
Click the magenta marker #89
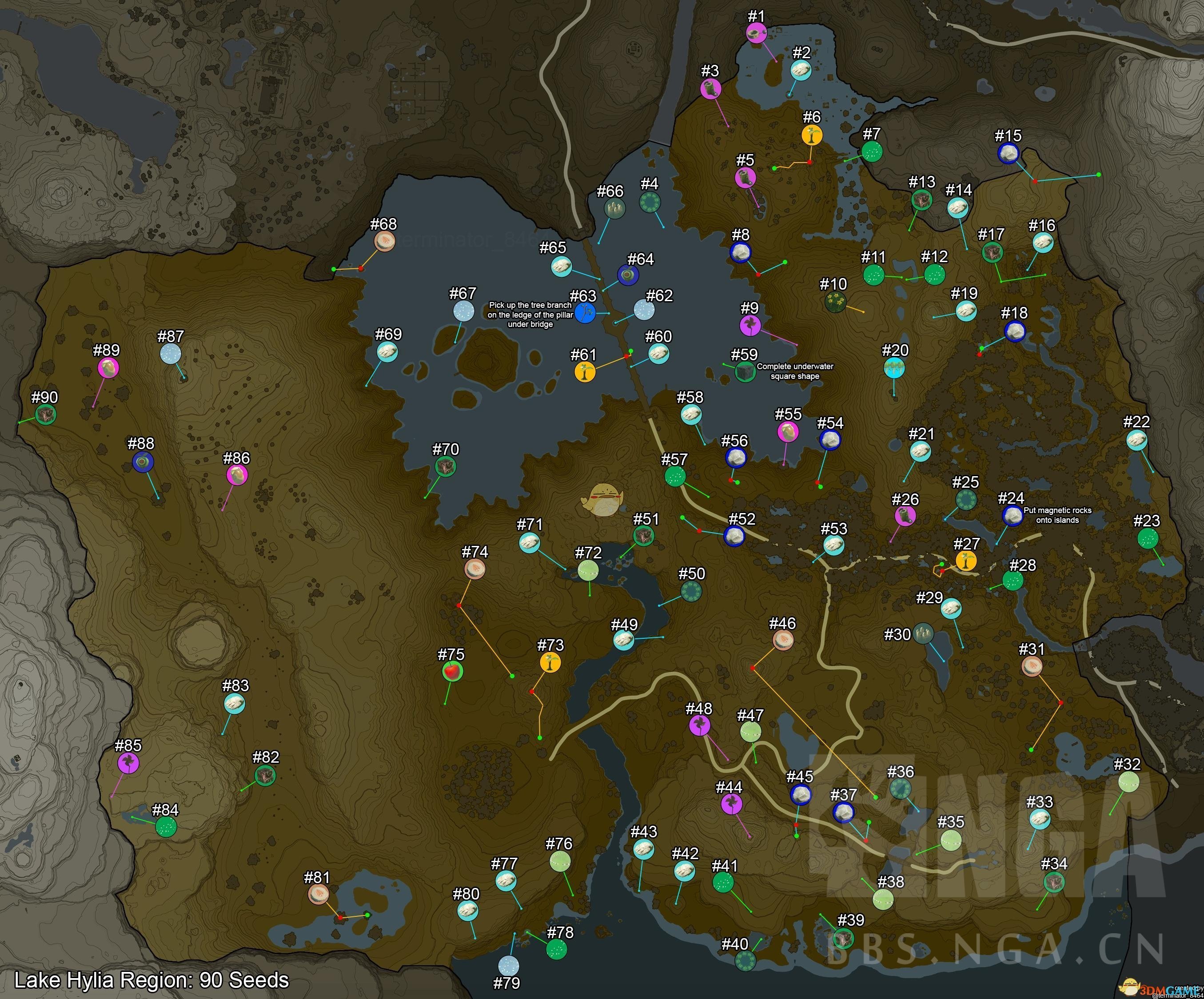[x=107, y=368]
